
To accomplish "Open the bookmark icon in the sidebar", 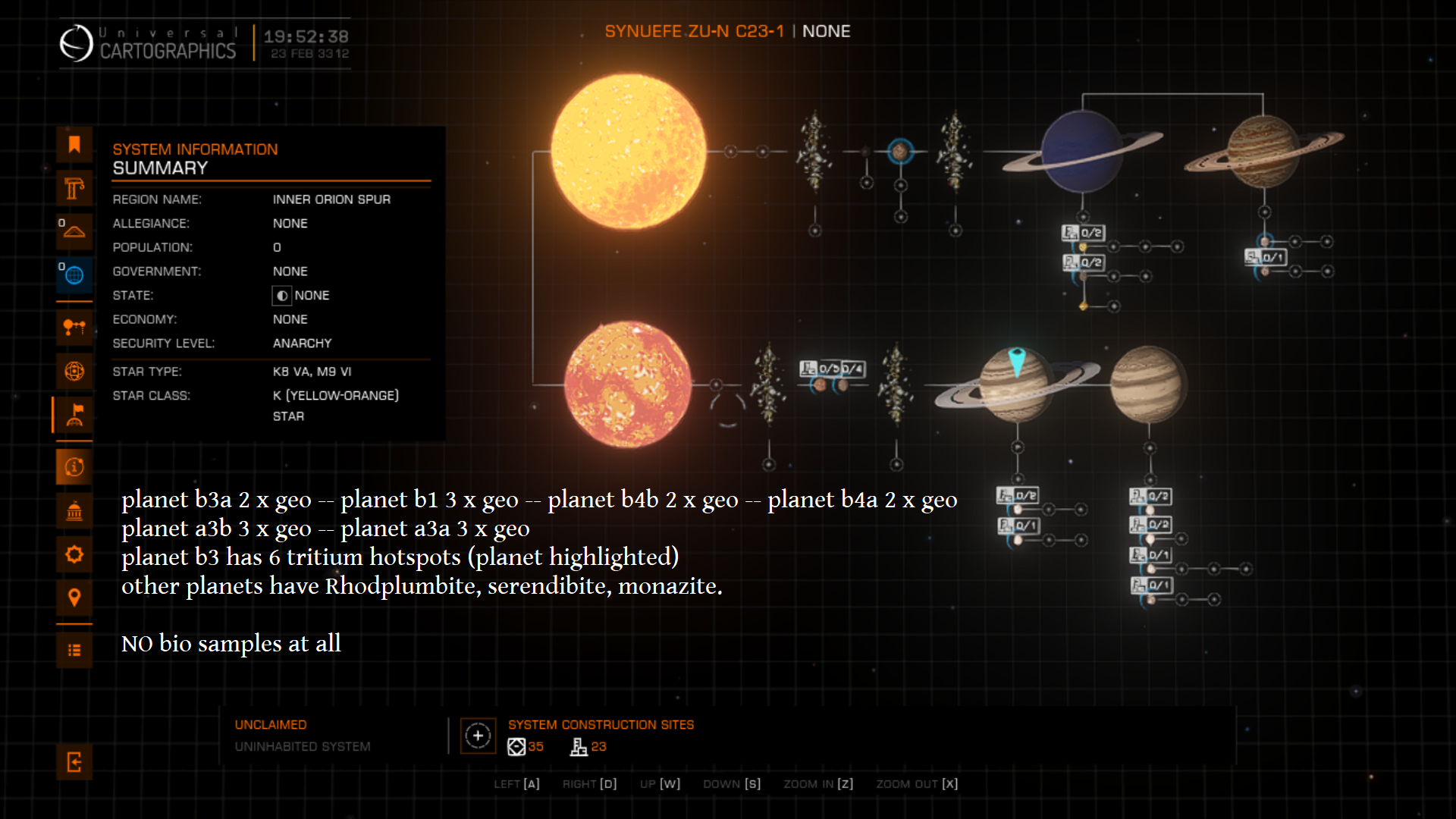I will [x=74, y=145].
